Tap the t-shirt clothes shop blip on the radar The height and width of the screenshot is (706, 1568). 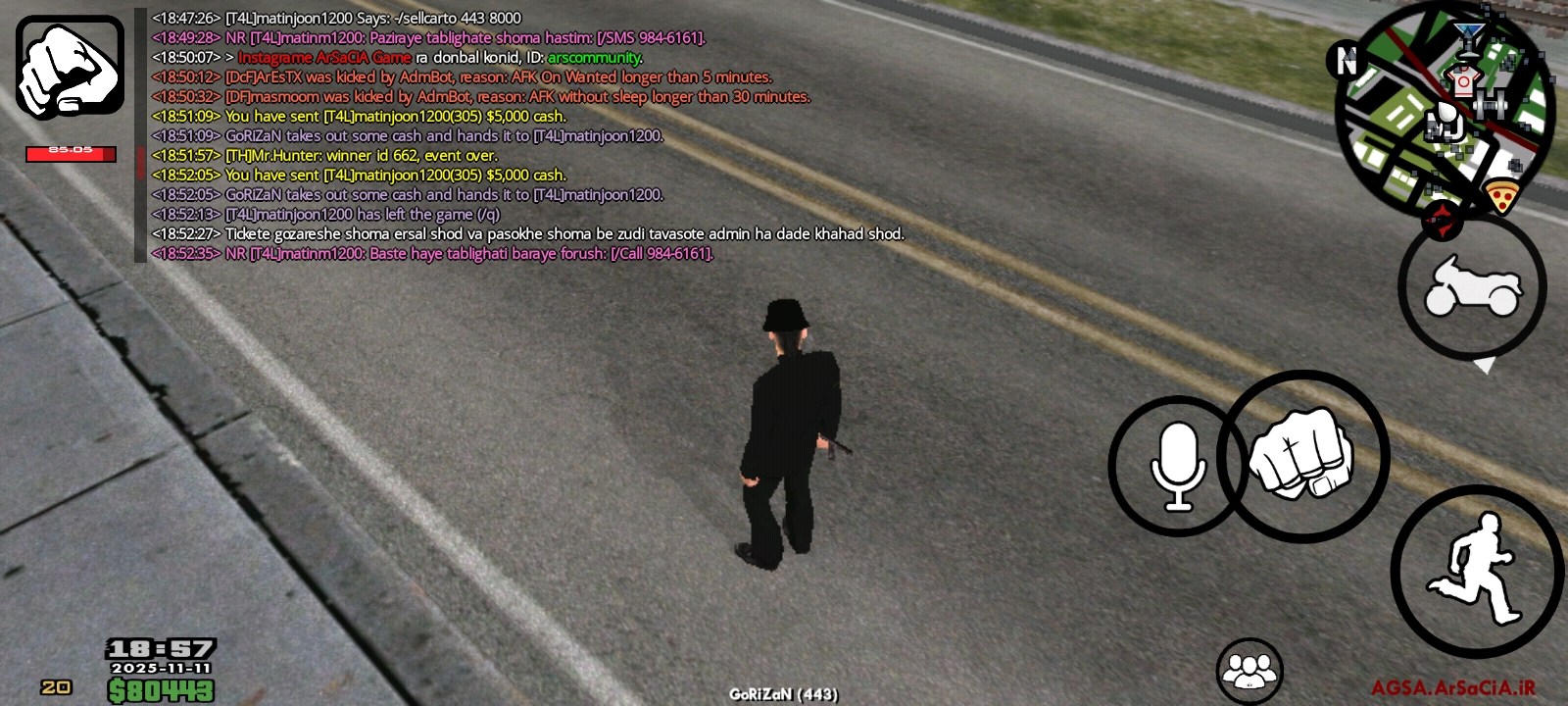coord(1463,78)
